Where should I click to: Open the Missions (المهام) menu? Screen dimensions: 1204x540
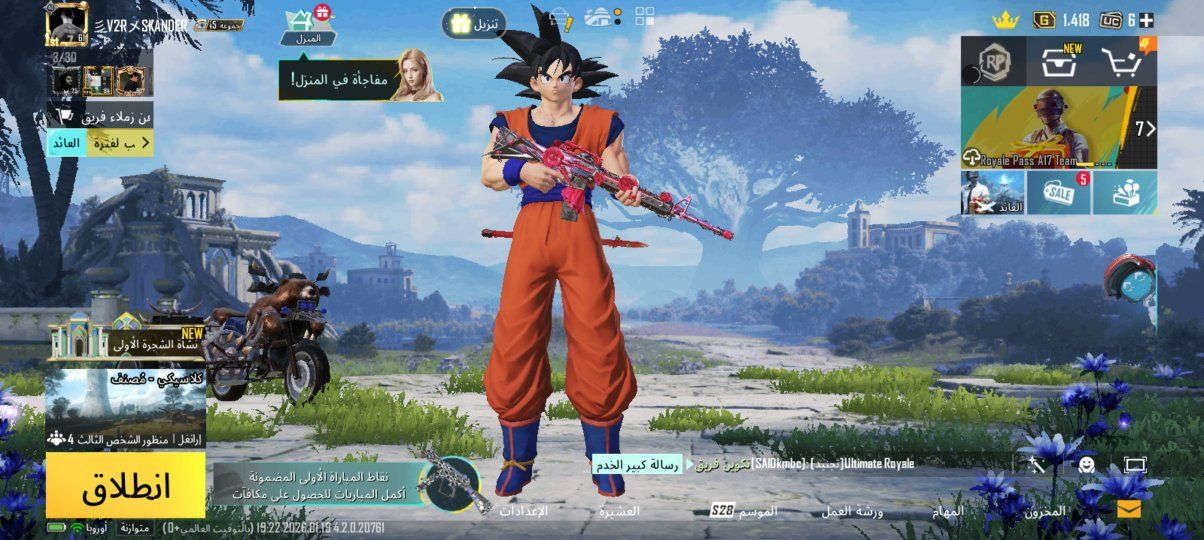949,511
